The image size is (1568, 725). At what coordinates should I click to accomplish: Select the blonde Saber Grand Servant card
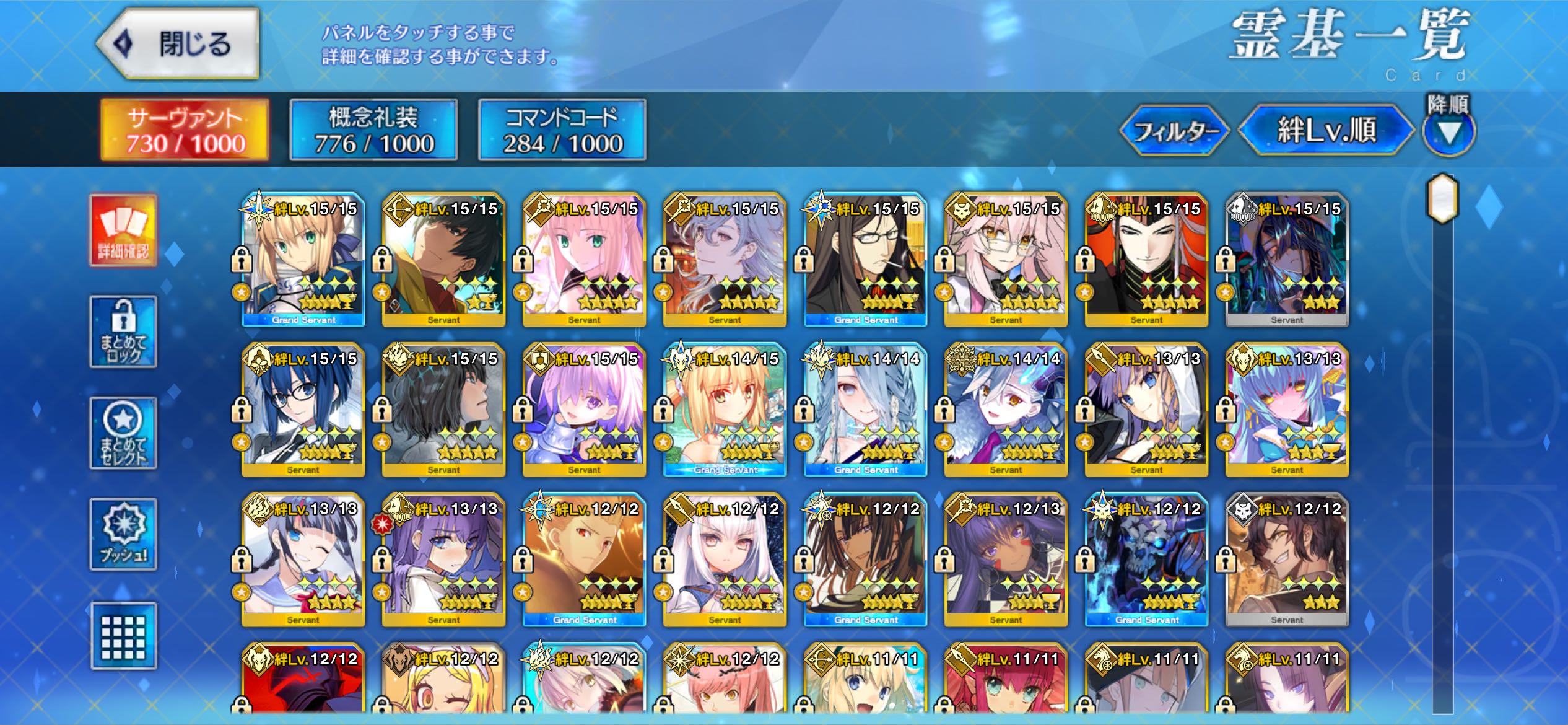pos(303,260)
